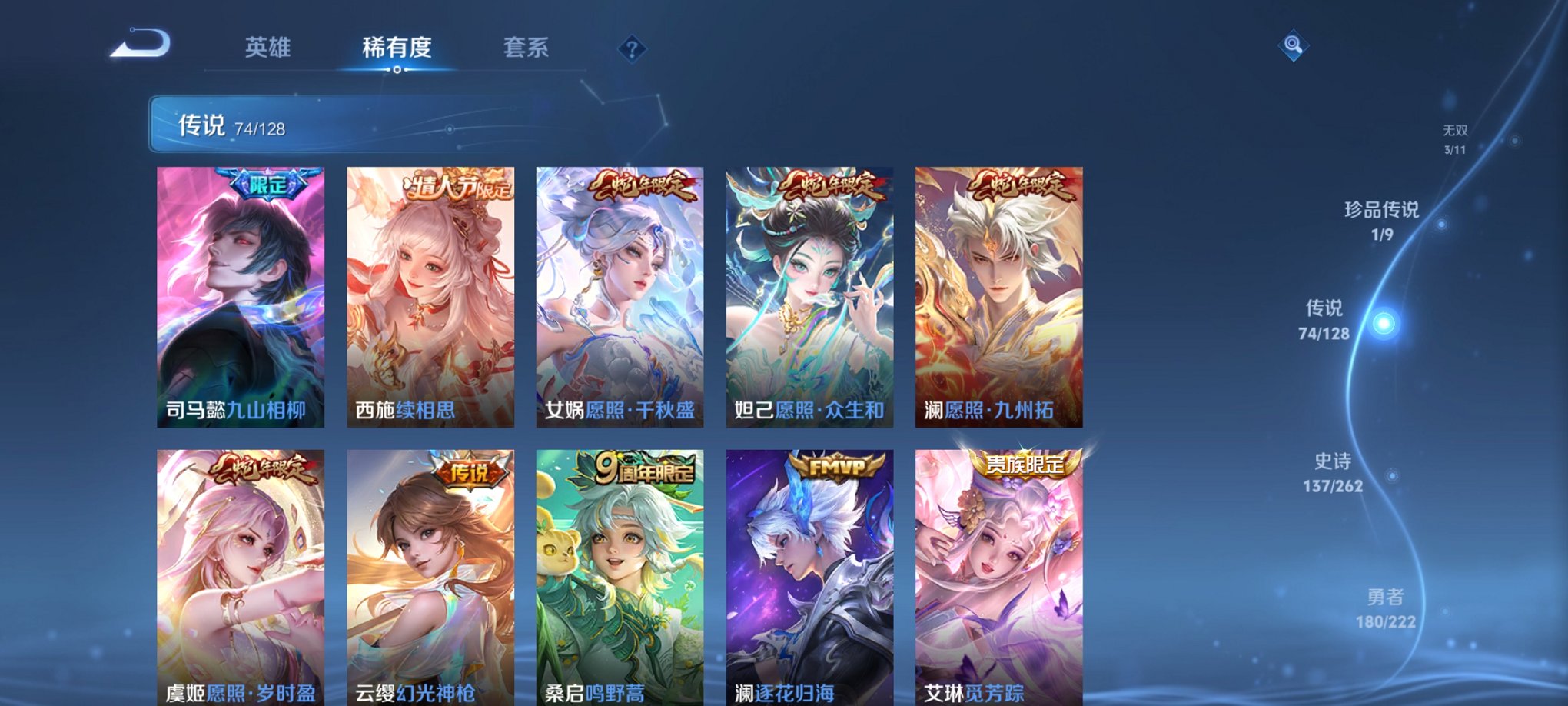Switch to the 套系 tab
Screen dimensions: 1568x706
click(x=527, y=48)
